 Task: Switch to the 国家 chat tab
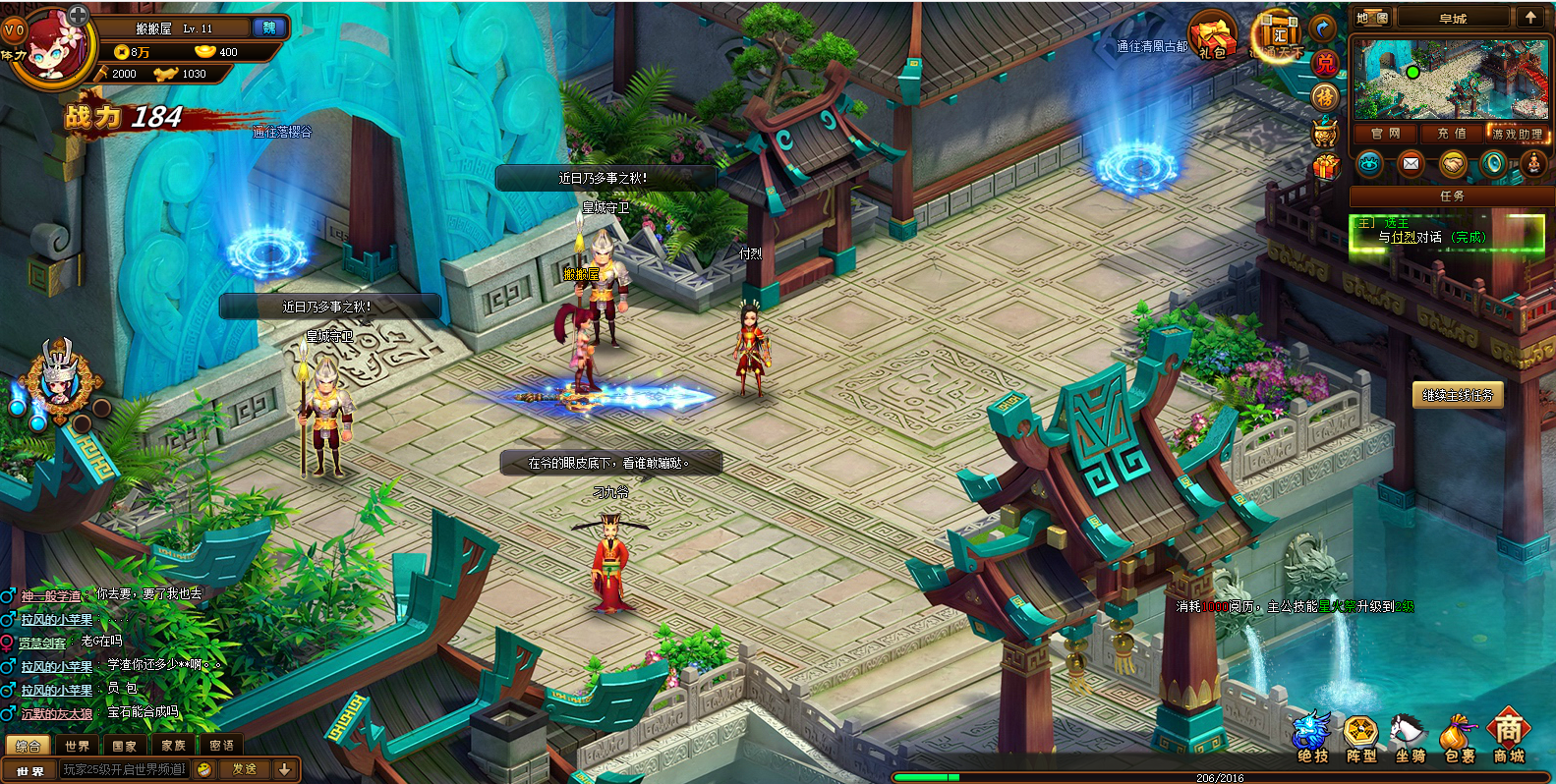[124, 746]
